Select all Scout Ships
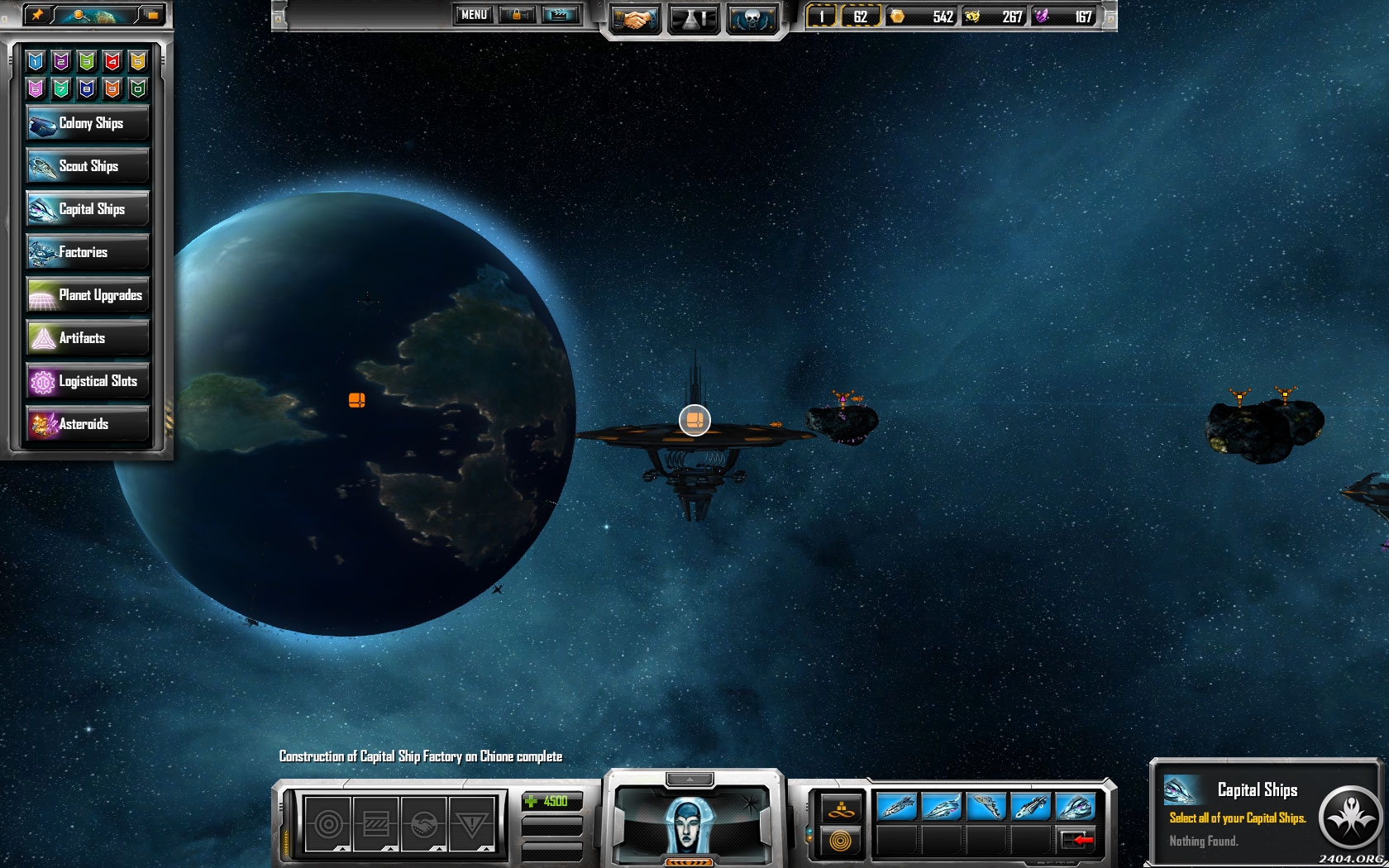Viewport: 1389px width, 868px height. [x=88, y=166]
